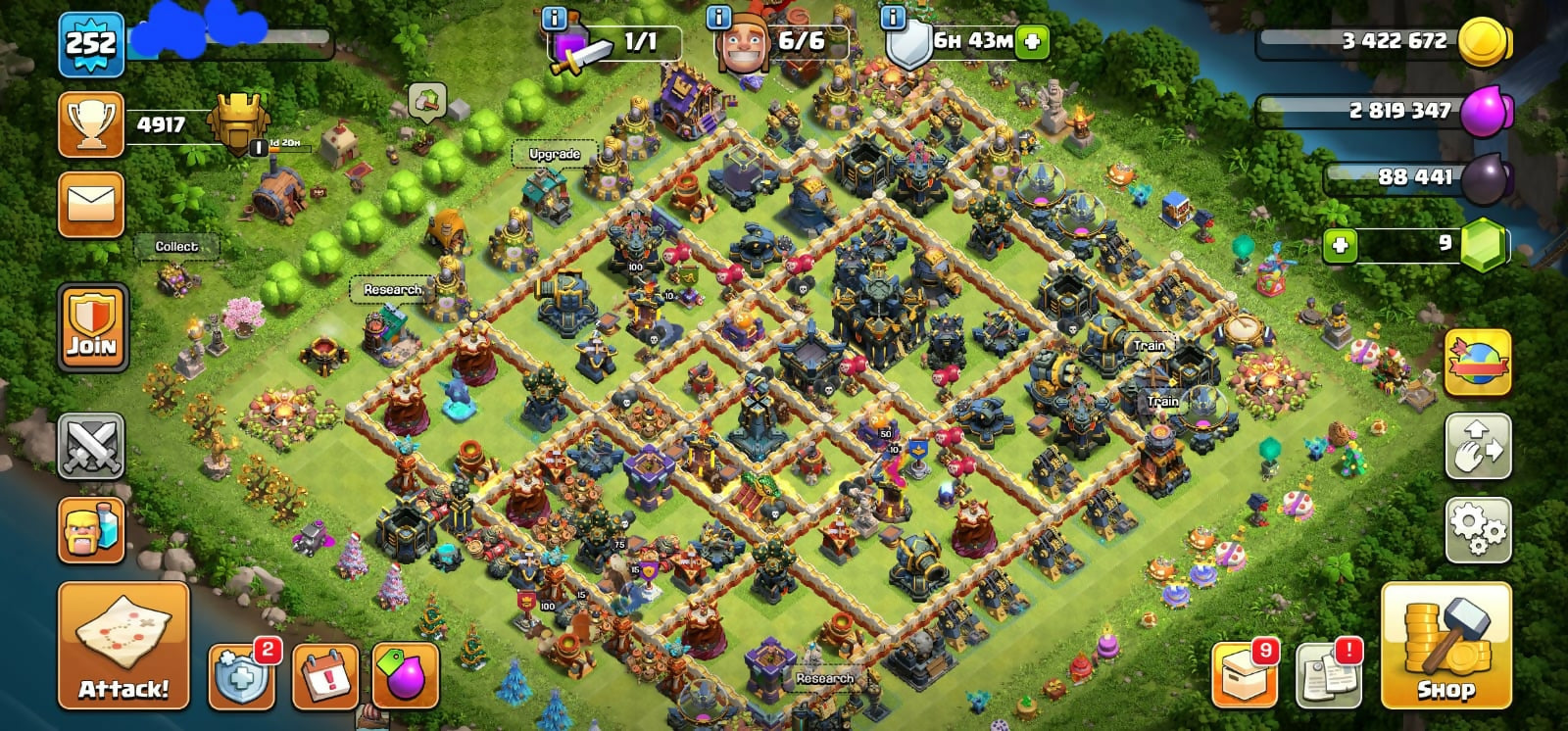
Task: Collect resources from Collect bubble
Action: 176,247
